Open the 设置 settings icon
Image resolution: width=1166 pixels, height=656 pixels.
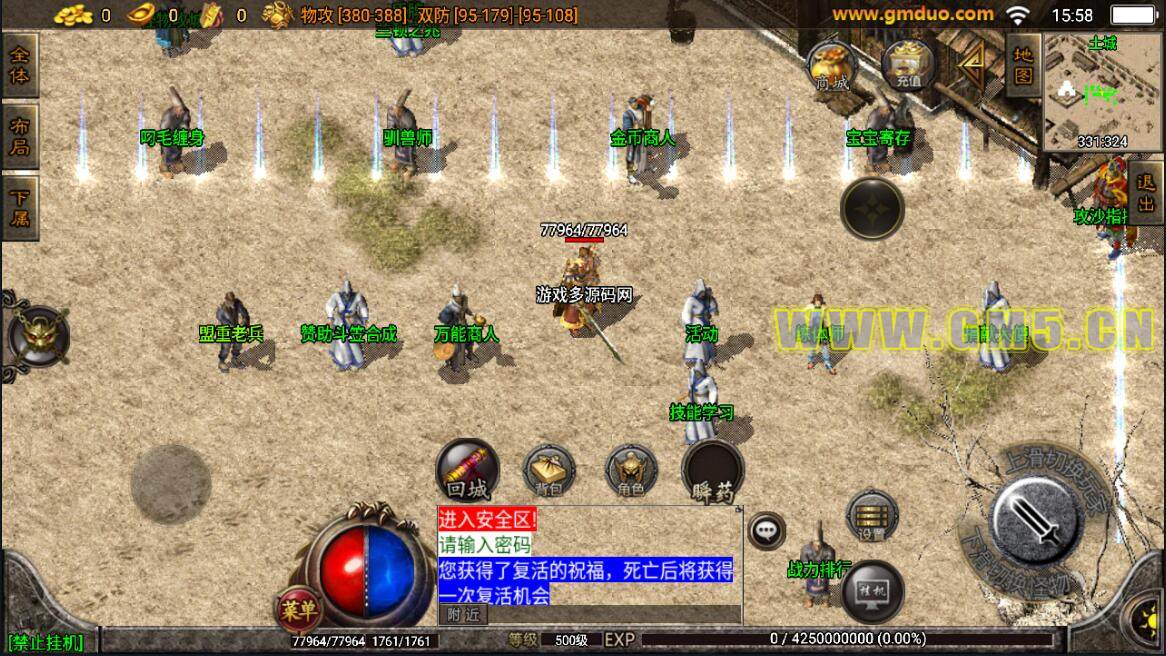(x=871, y=514)
